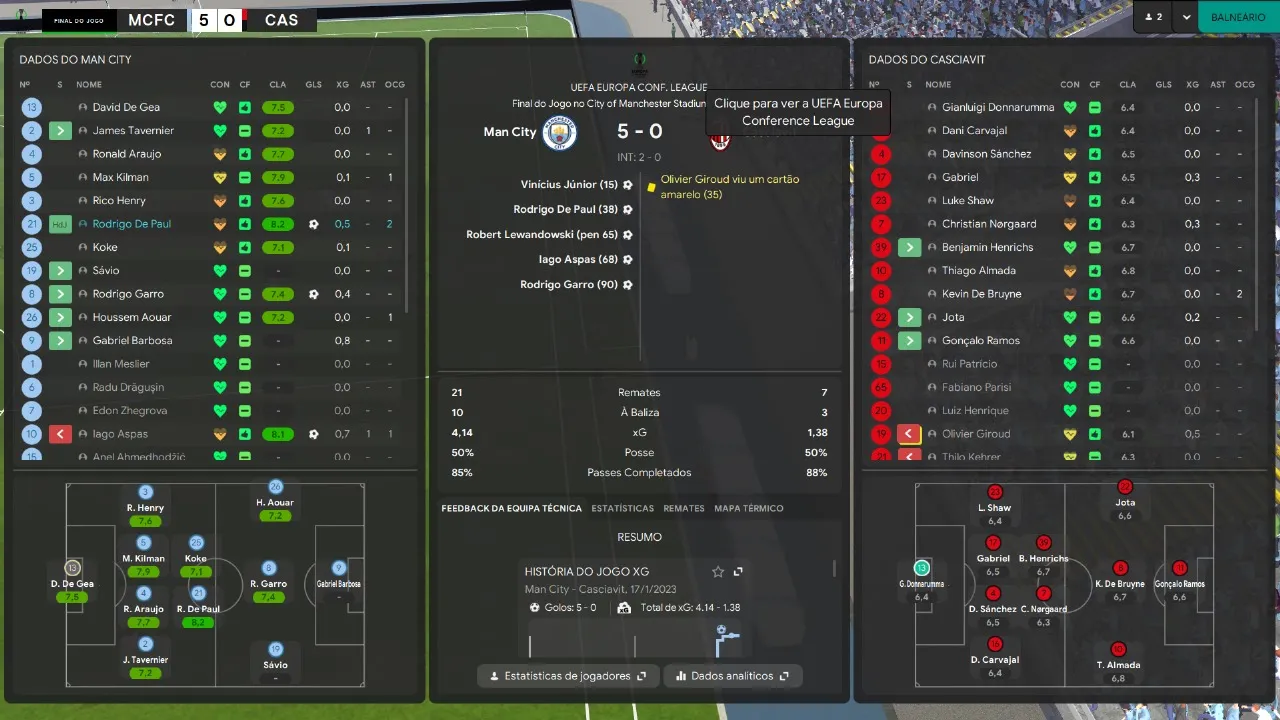
Task: Favourite the História do Jogo xG star
Action: click(718, 572)
